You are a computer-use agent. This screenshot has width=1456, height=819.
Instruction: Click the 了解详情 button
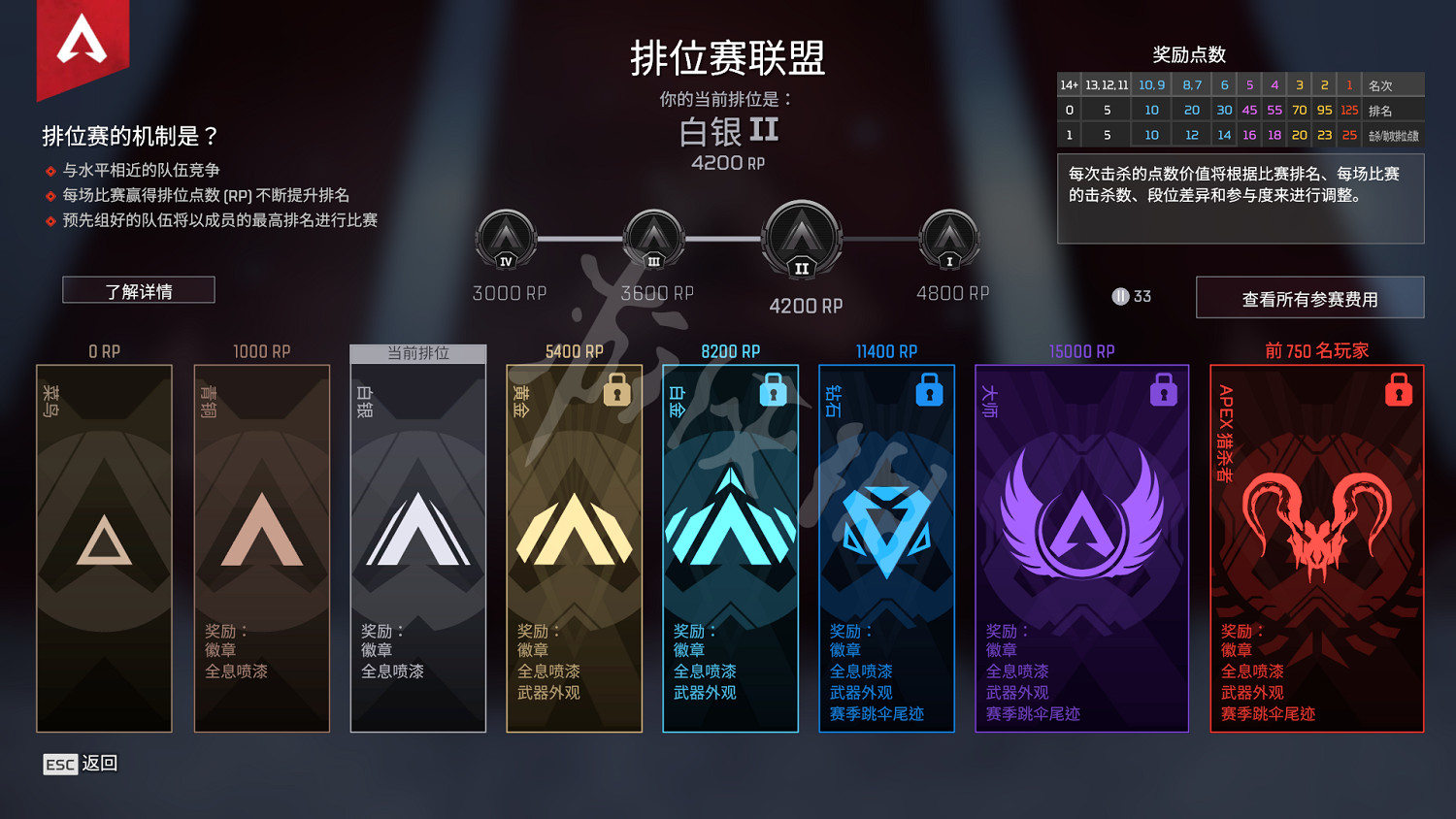(x=139, y=289)
